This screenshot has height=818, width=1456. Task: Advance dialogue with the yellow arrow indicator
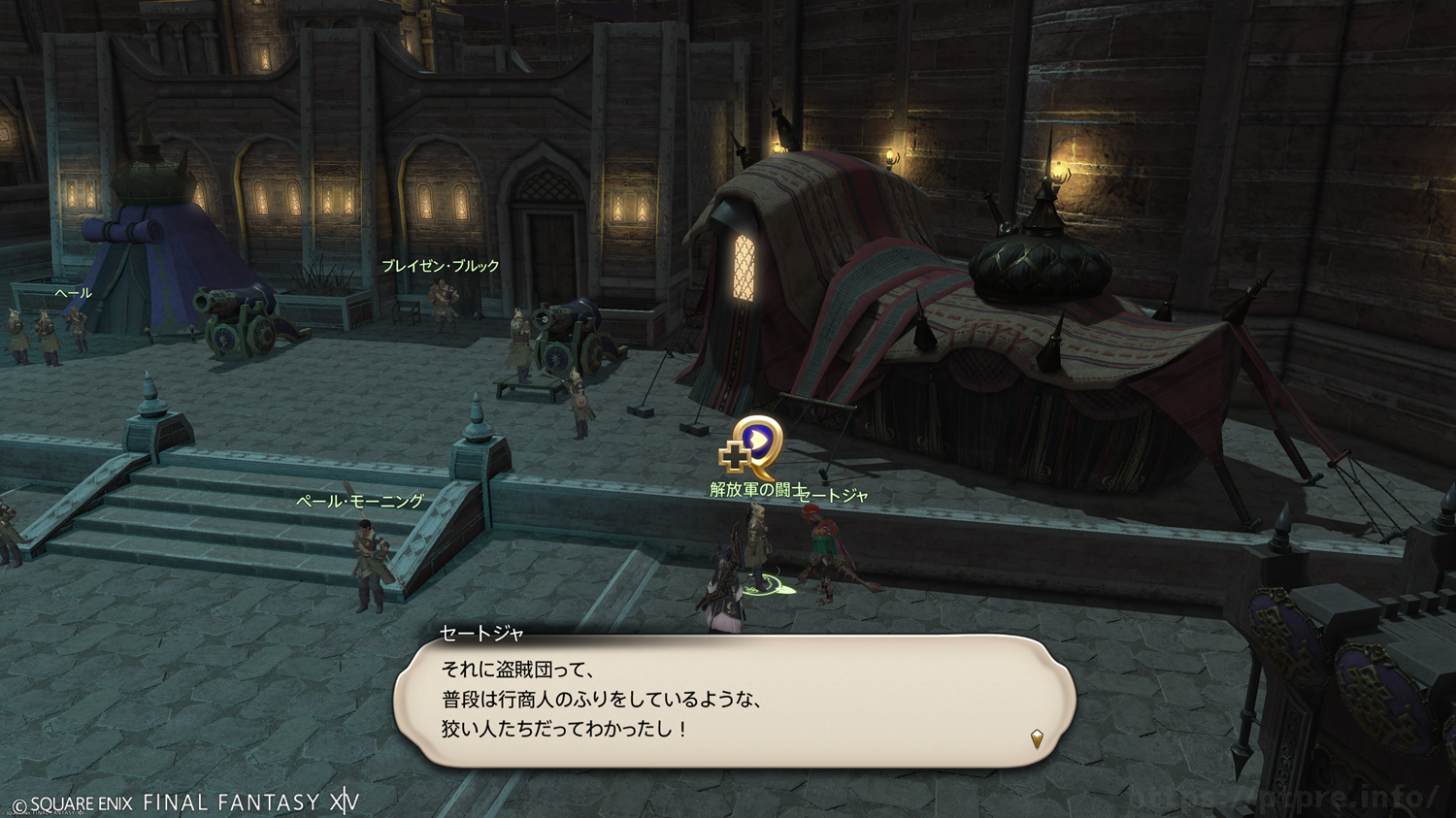click(1037, 738)
